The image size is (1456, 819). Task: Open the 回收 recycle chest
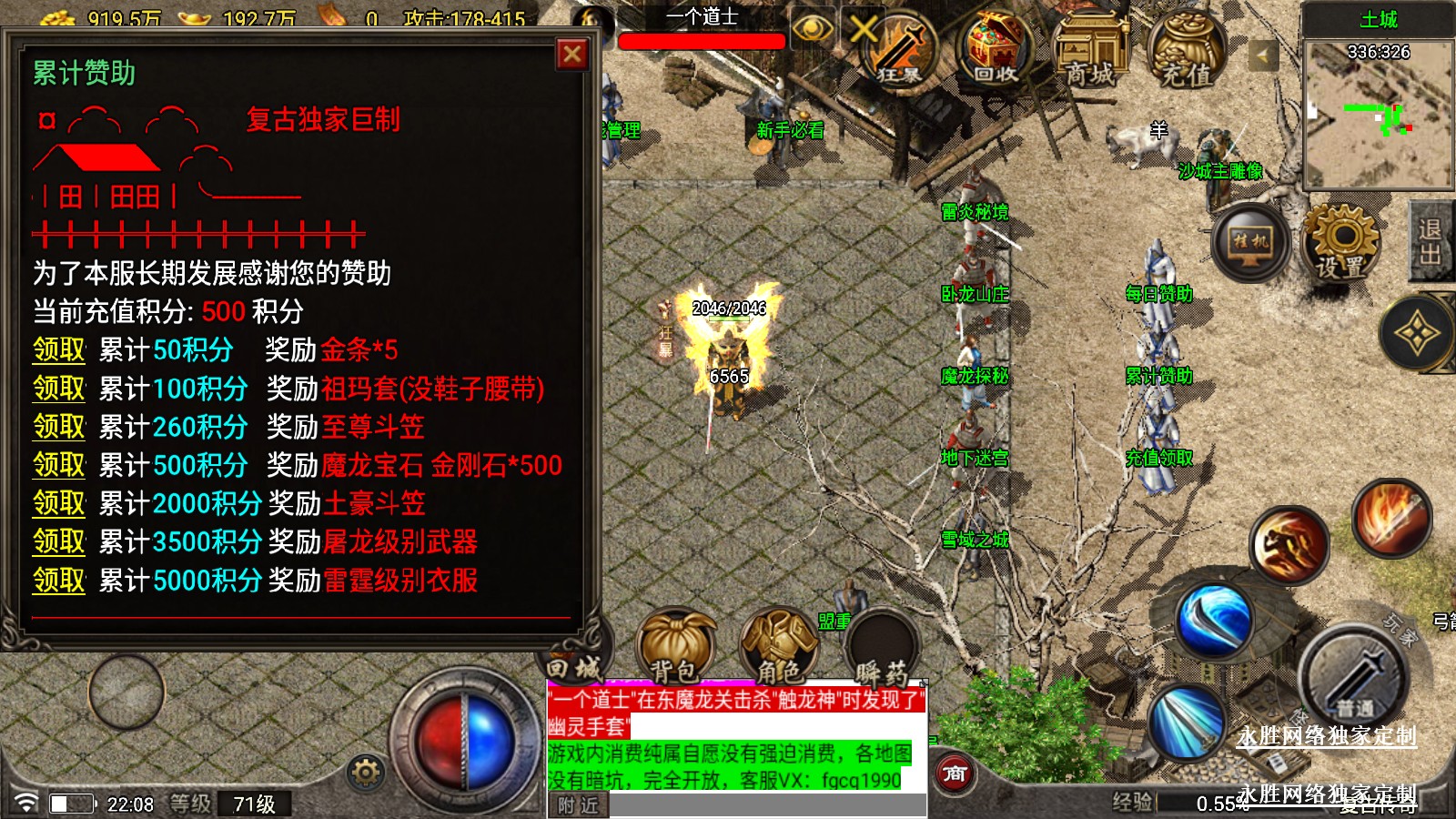996,49
